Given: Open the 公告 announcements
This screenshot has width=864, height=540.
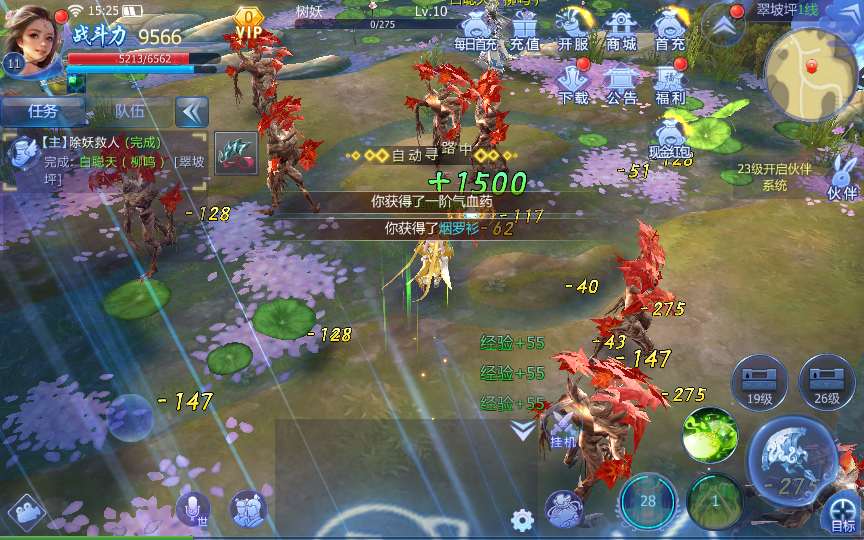Looking at the screenshot, I should click(621, 84).
